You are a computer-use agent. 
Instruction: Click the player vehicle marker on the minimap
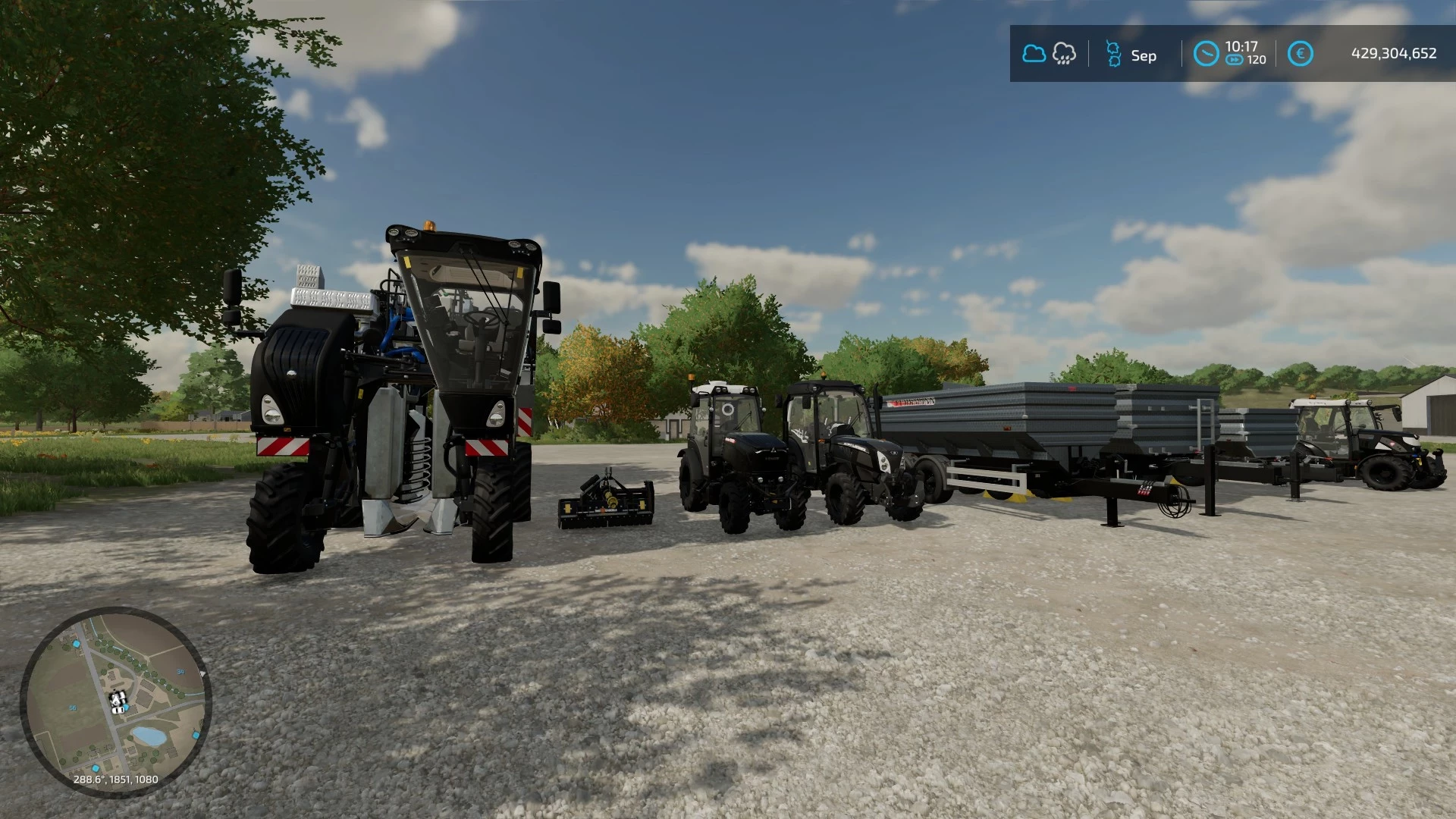click(x=117, y=699)
